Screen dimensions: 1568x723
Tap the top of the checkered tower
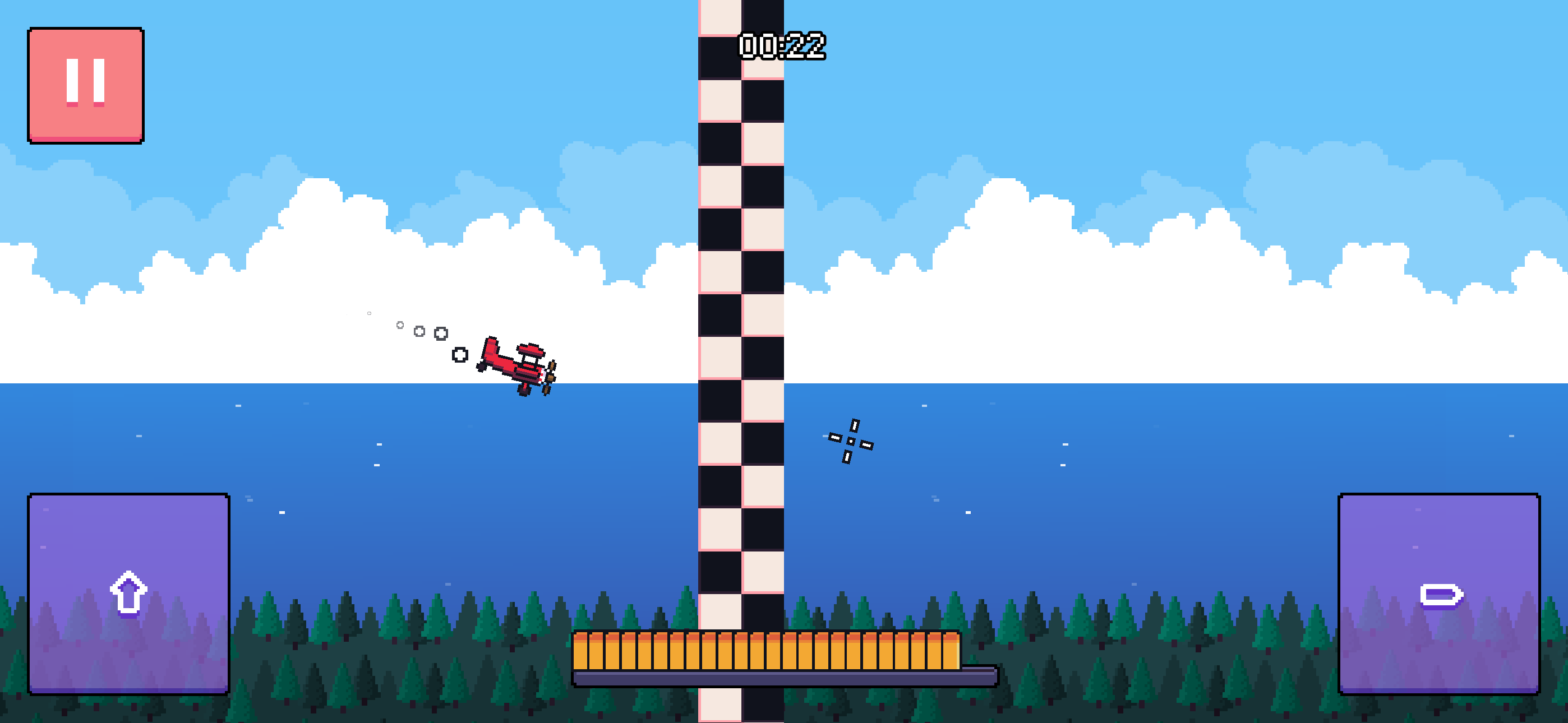[x=741, y=18]
